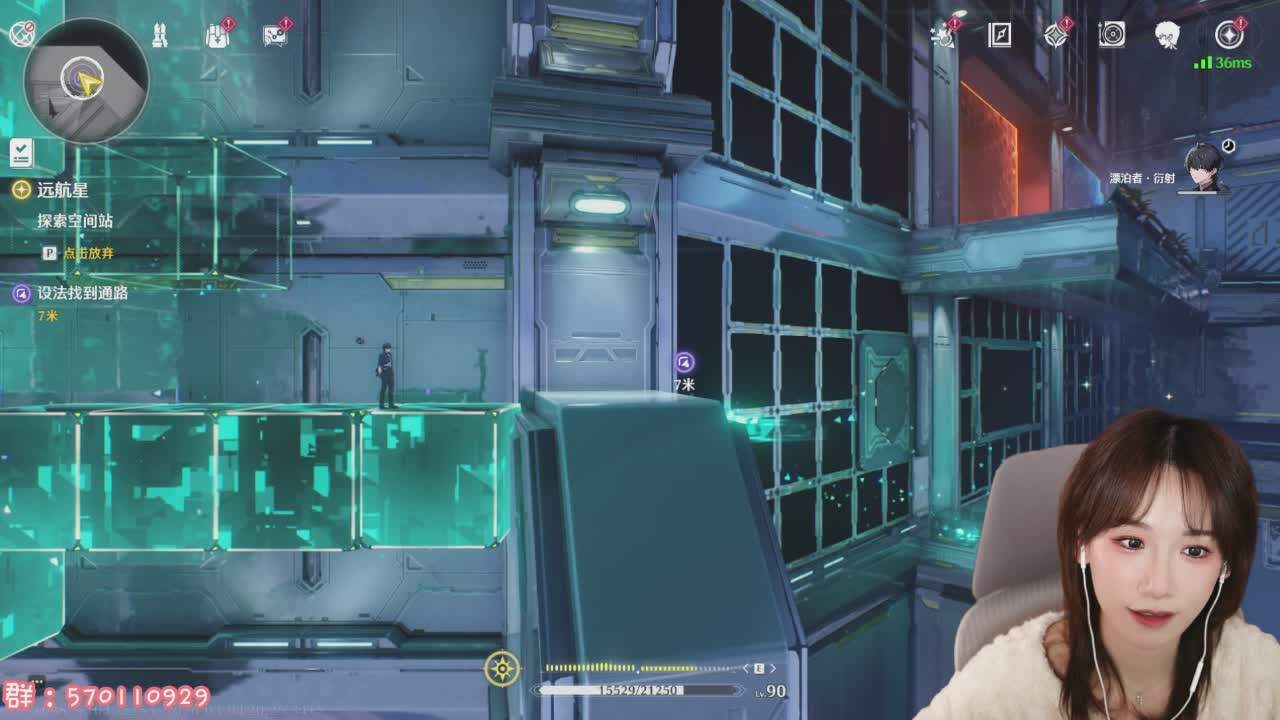Open the compass guidebook icon
The width and height of the screenshot is (1280, 720).
[x=999, y=35]
